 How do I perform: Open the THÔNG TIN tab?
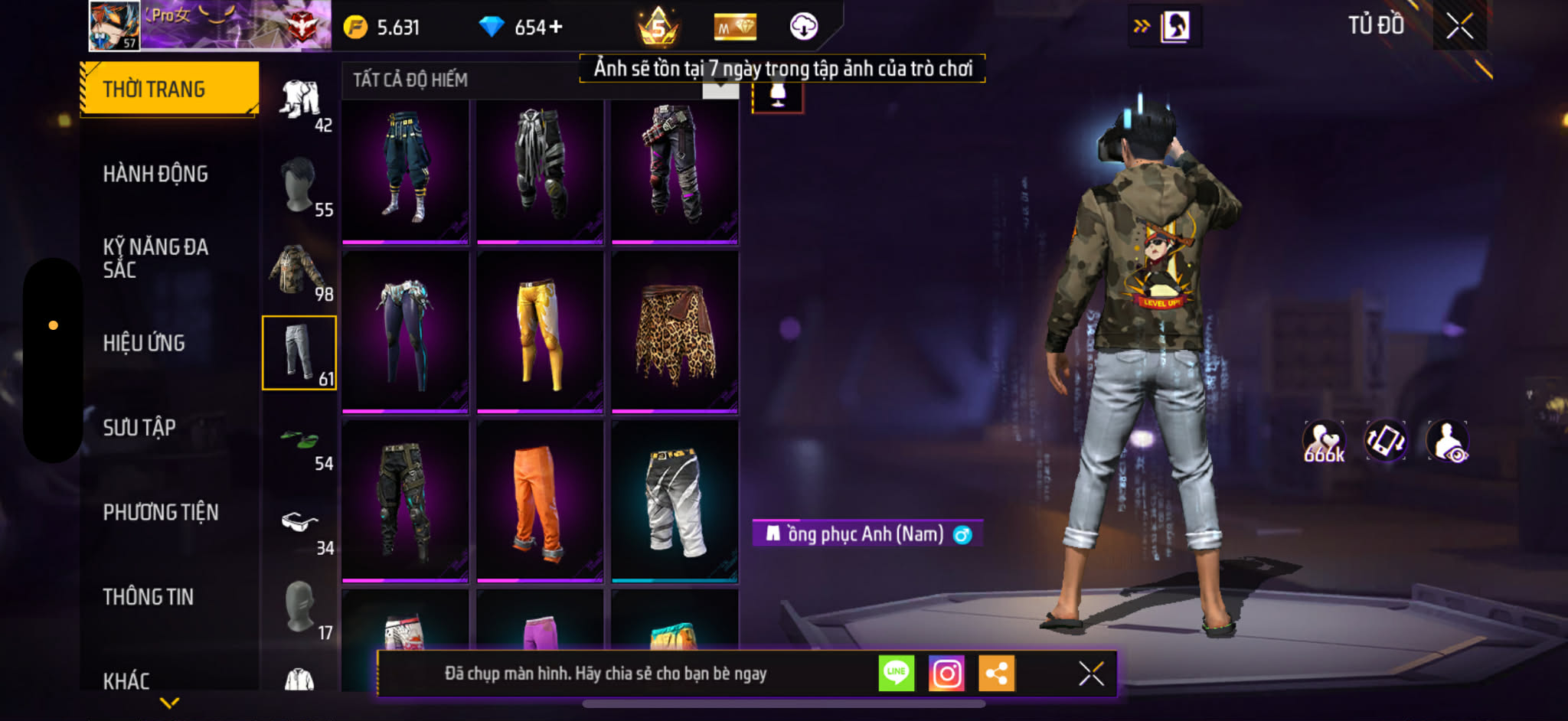point(149,596)
